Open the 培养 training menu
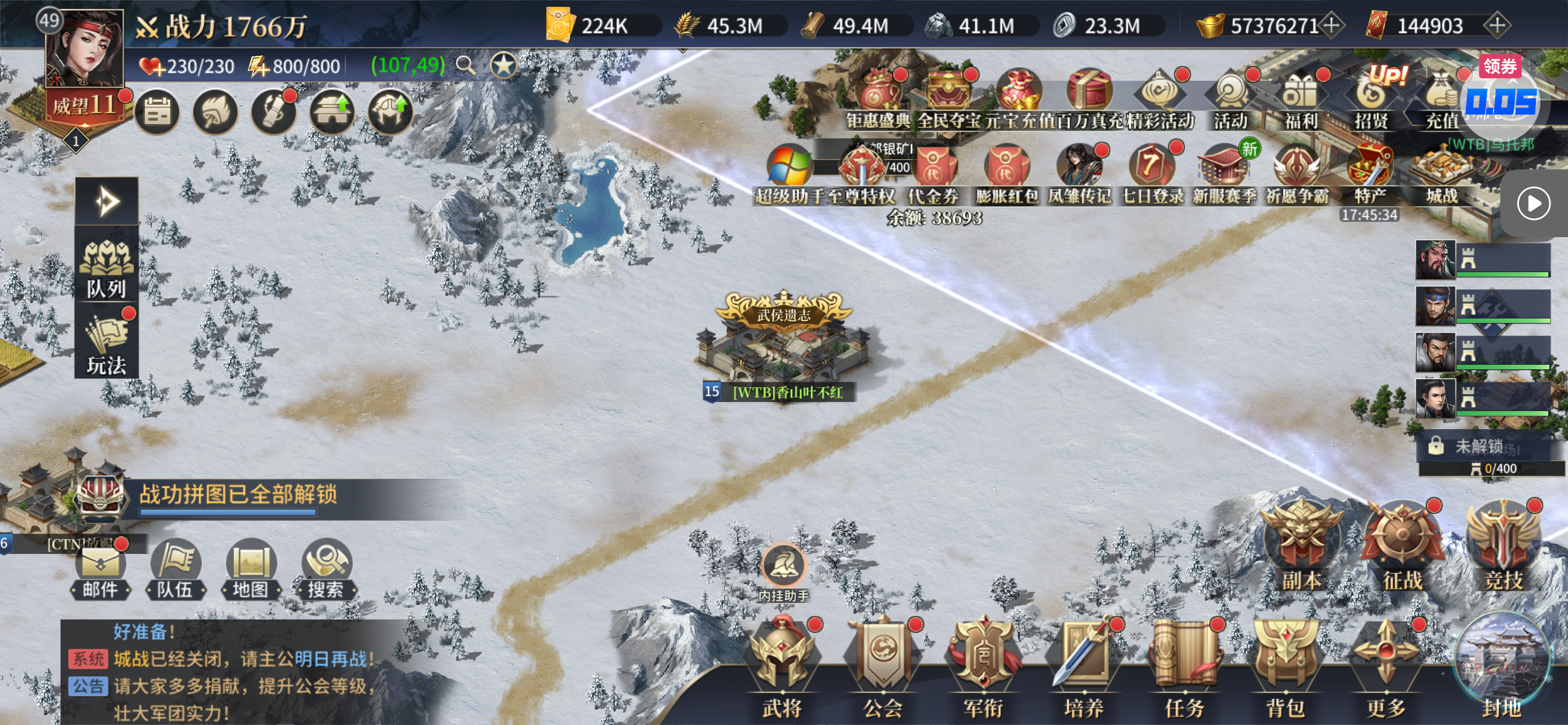Viewport: 1568px width, 725px height. pyautogui.click(x=1084, y=665)
